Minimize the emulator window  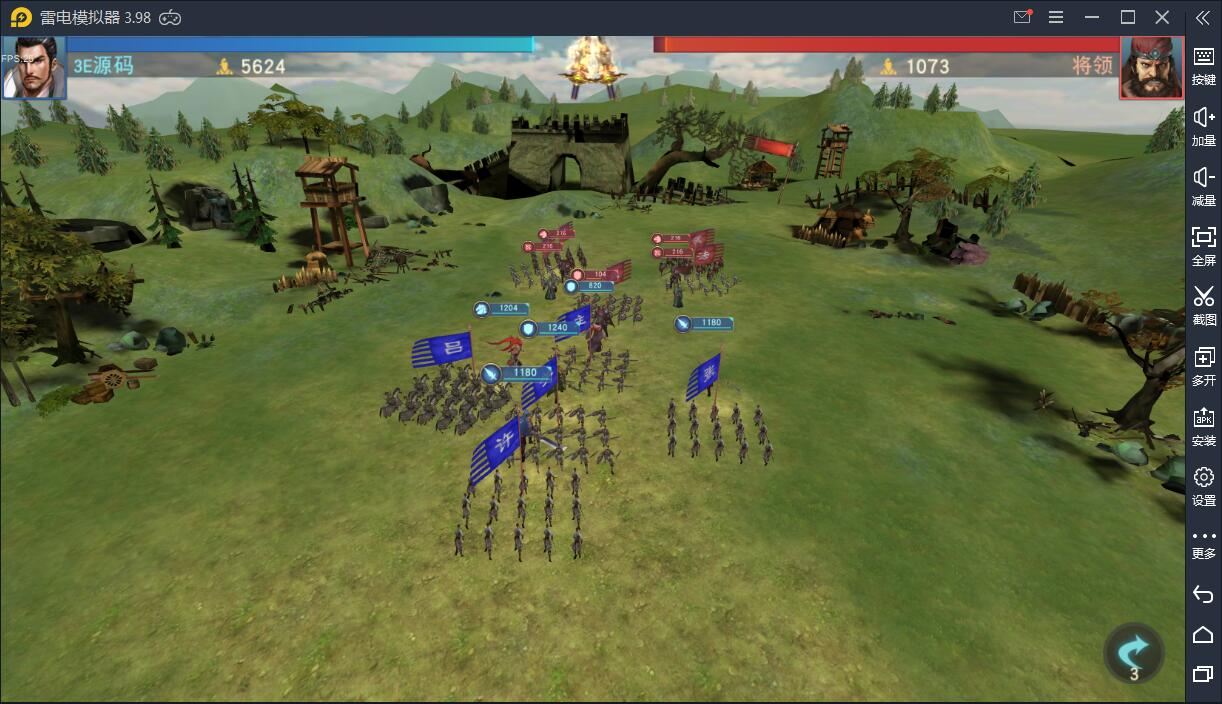[x=1093, y=17]
